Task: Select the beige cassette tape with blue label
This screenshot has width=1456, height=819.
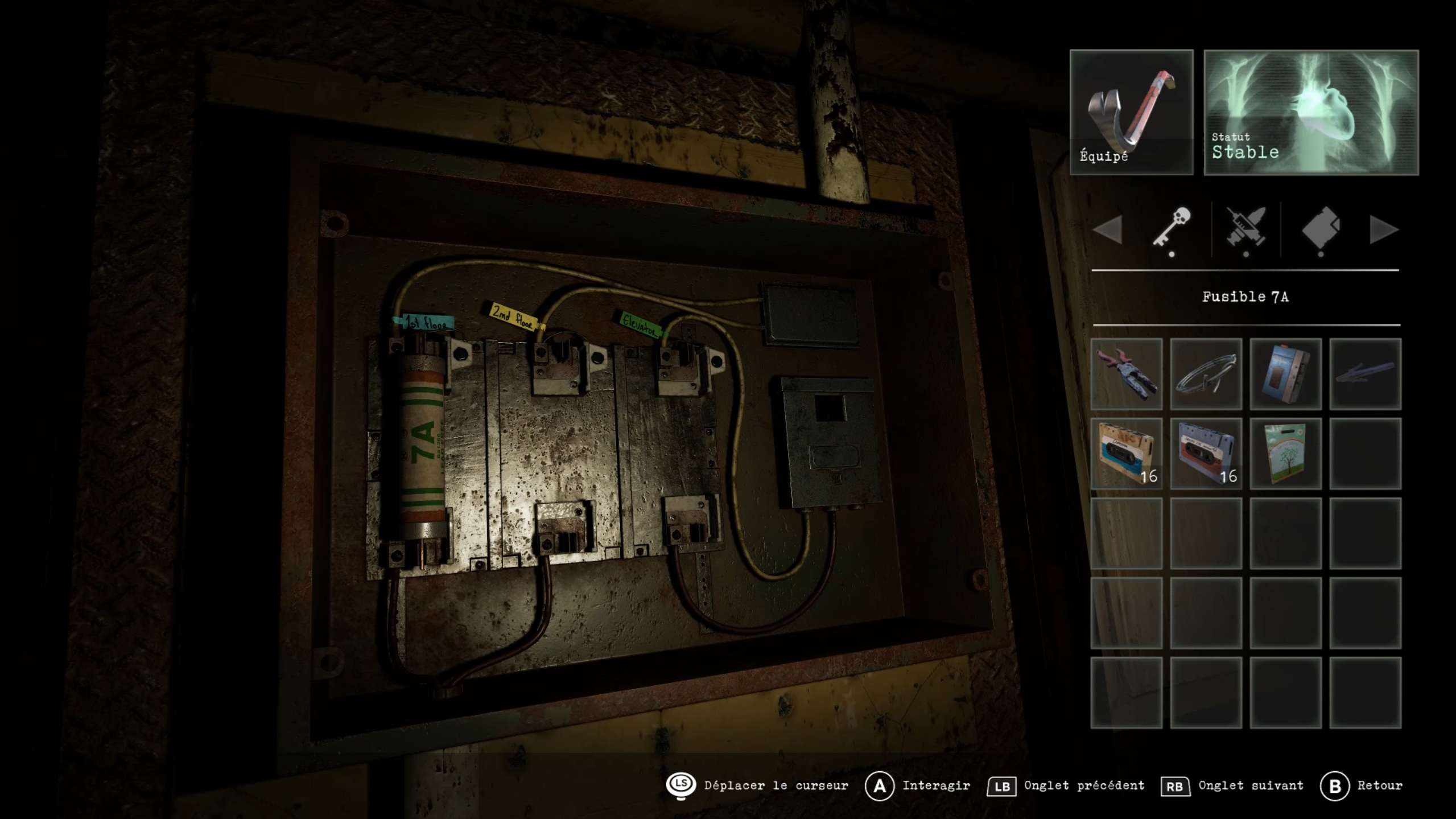Action: coord(1126,454)
